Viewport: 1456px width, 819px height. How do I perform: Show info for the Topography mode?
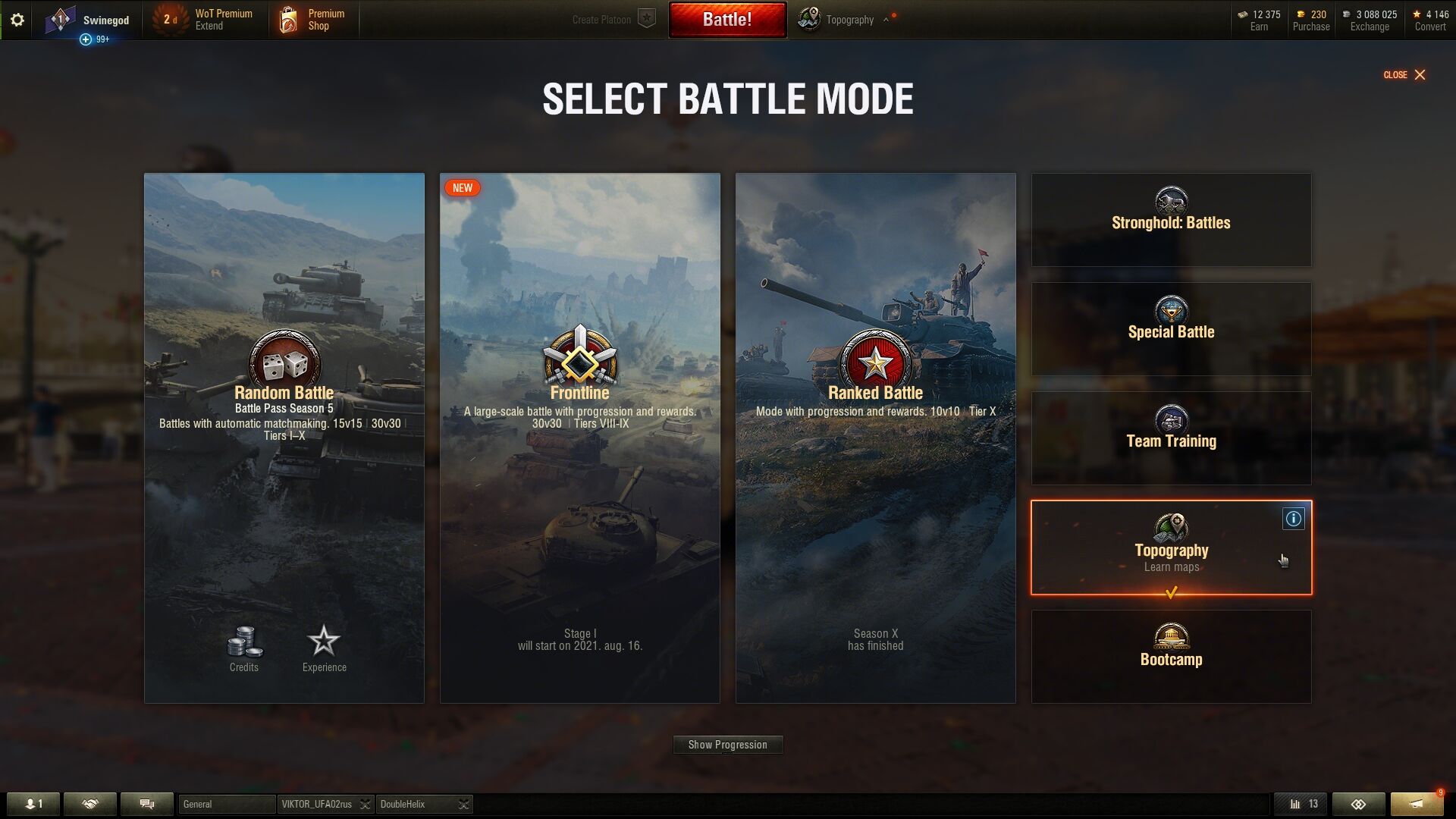pos(1293,519)
